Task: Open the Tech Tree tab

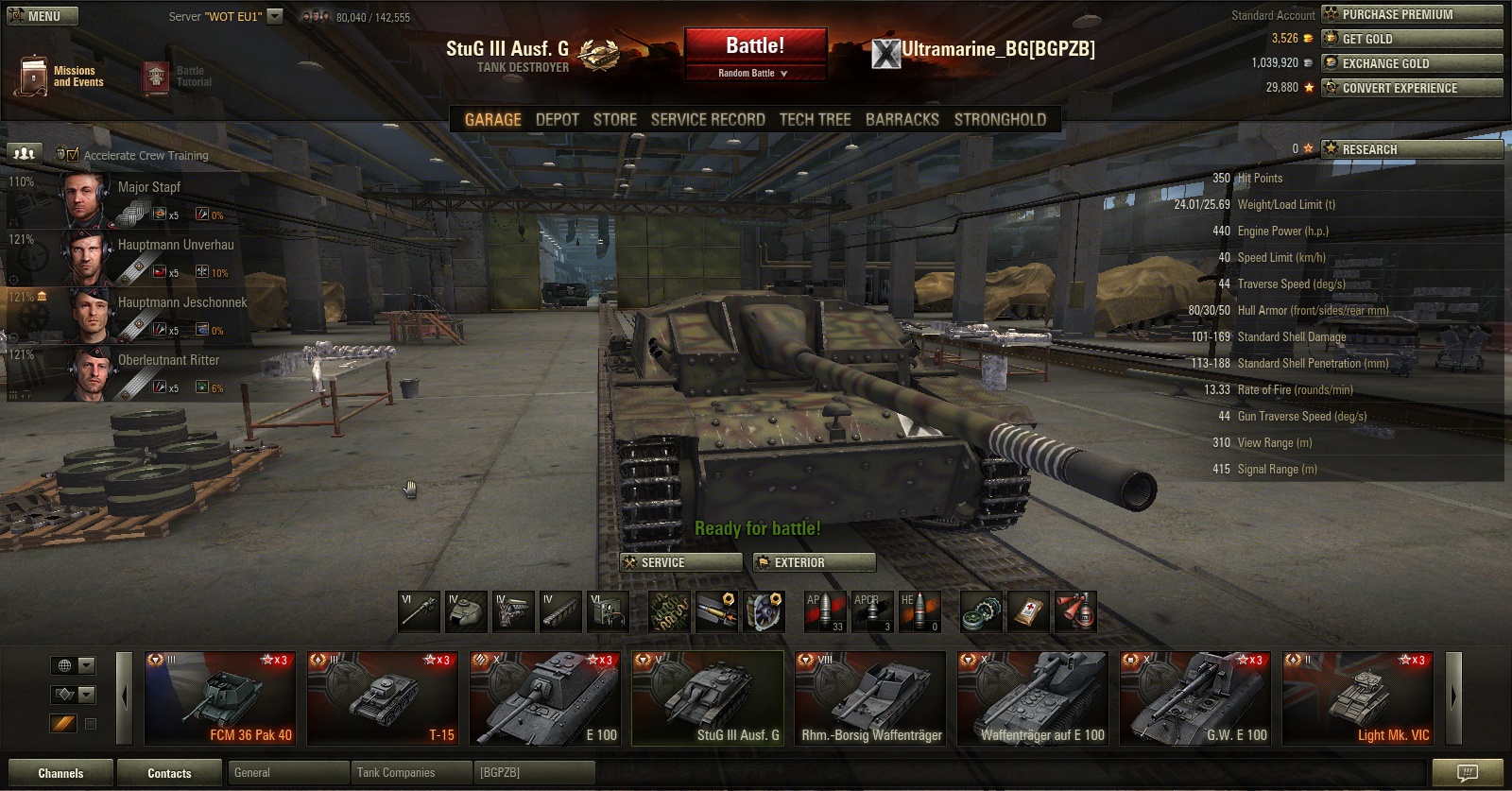Action: click(815, 120)
